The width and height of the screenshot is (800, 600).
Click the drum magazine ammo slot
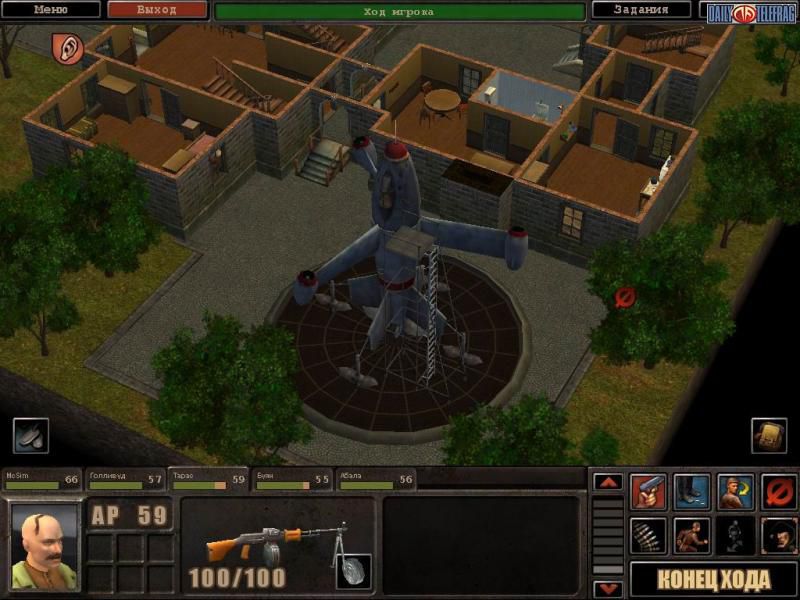point(353,571)
